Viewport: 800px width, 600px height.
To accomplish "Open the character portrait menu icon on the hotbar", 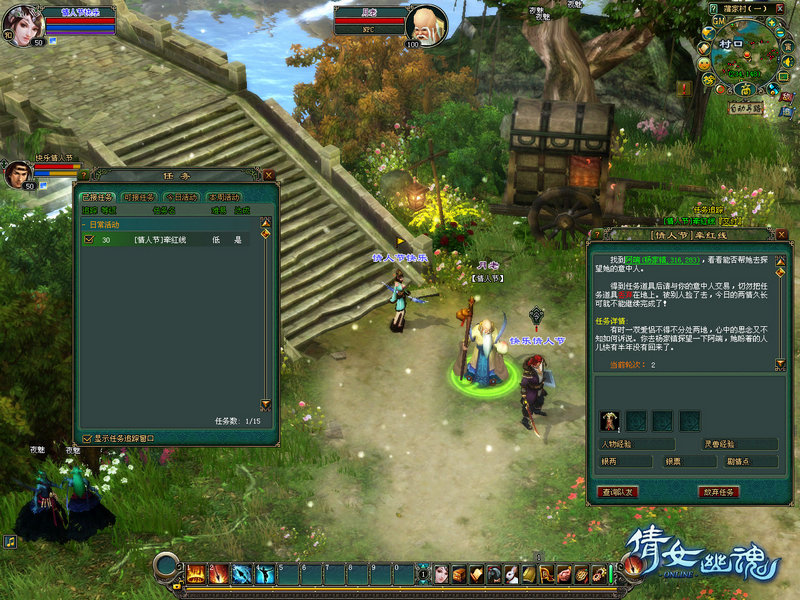I will (x=440, y=573).
